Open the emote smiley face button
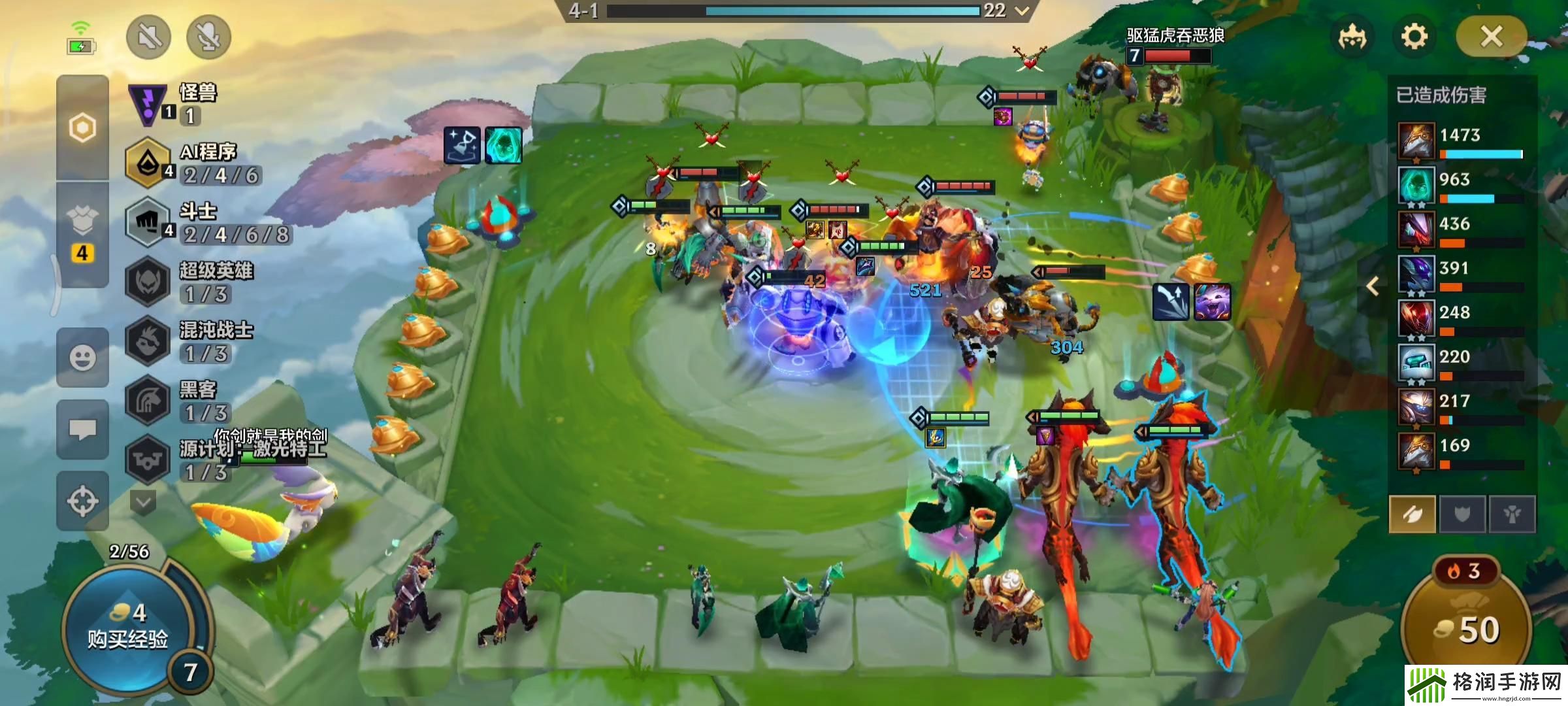 tap(82, 358)
